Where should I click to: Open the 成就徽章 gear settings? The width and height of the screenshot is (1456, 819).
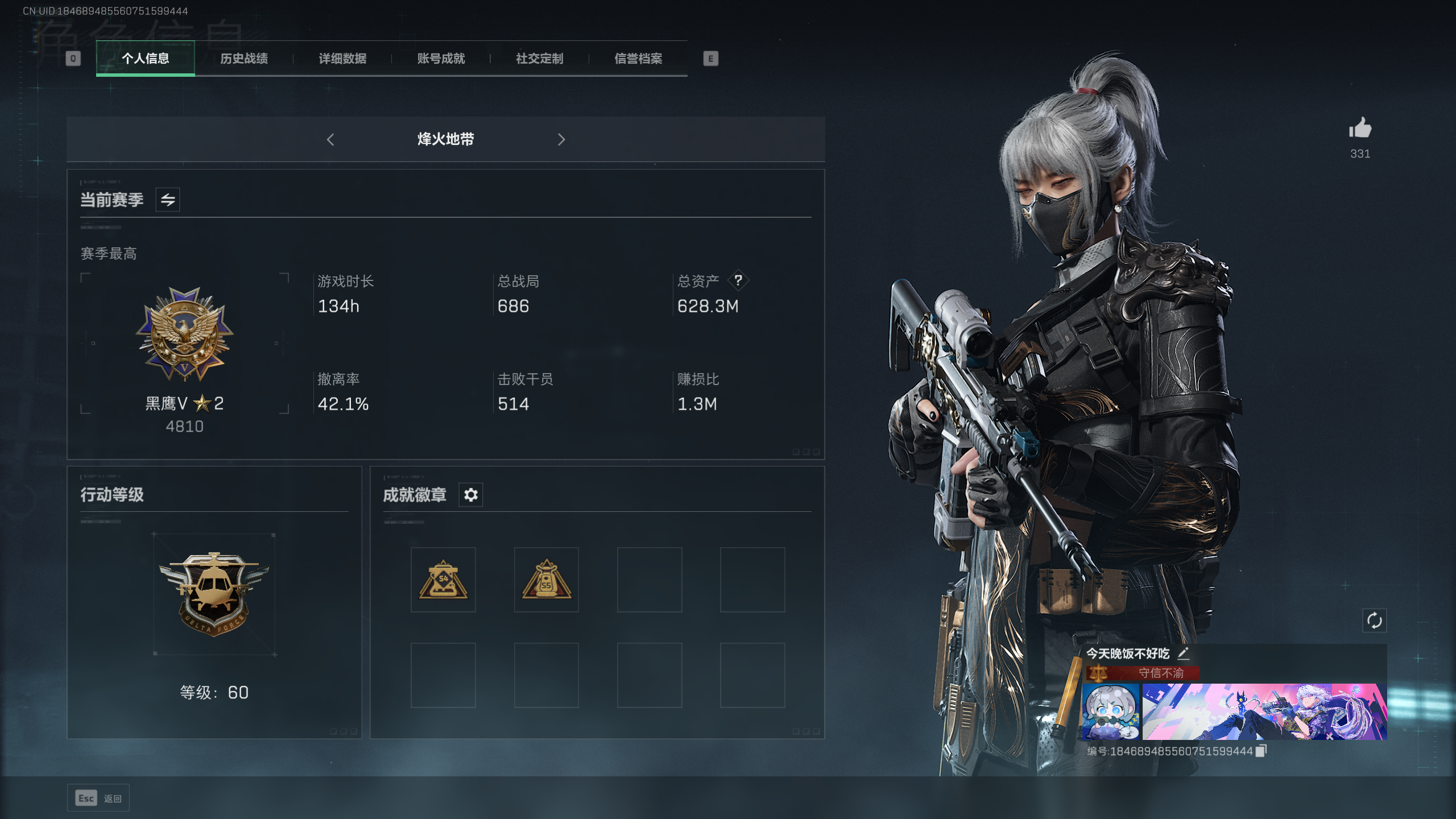click(471, 495)
